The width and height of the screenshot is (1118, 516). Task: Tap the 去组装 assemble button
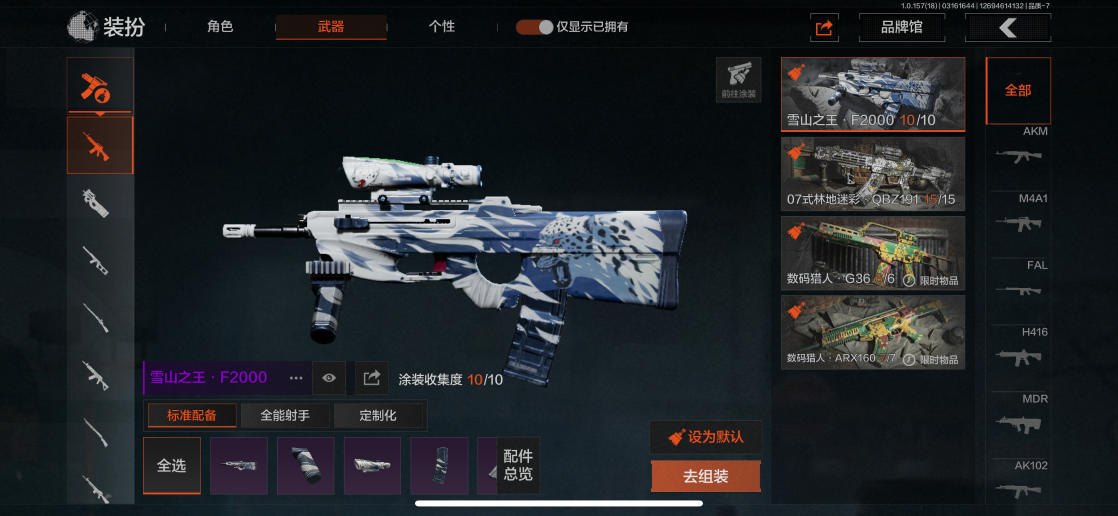click(x=706, y=477)
